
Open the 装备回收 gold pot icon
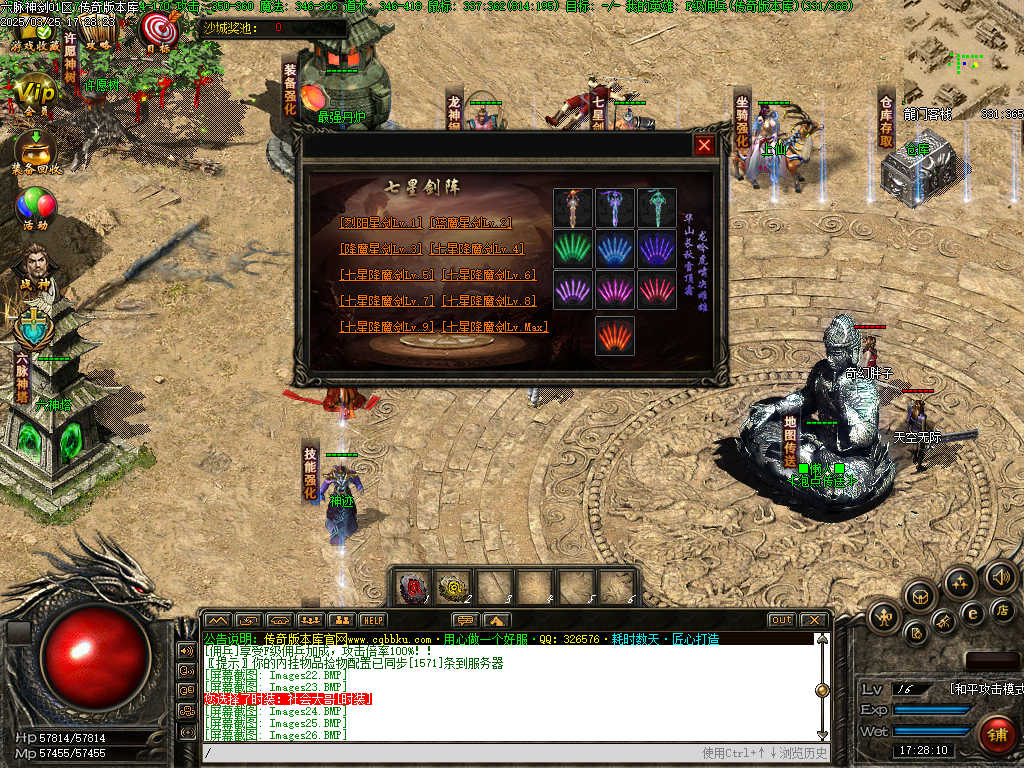click(36, 152)
